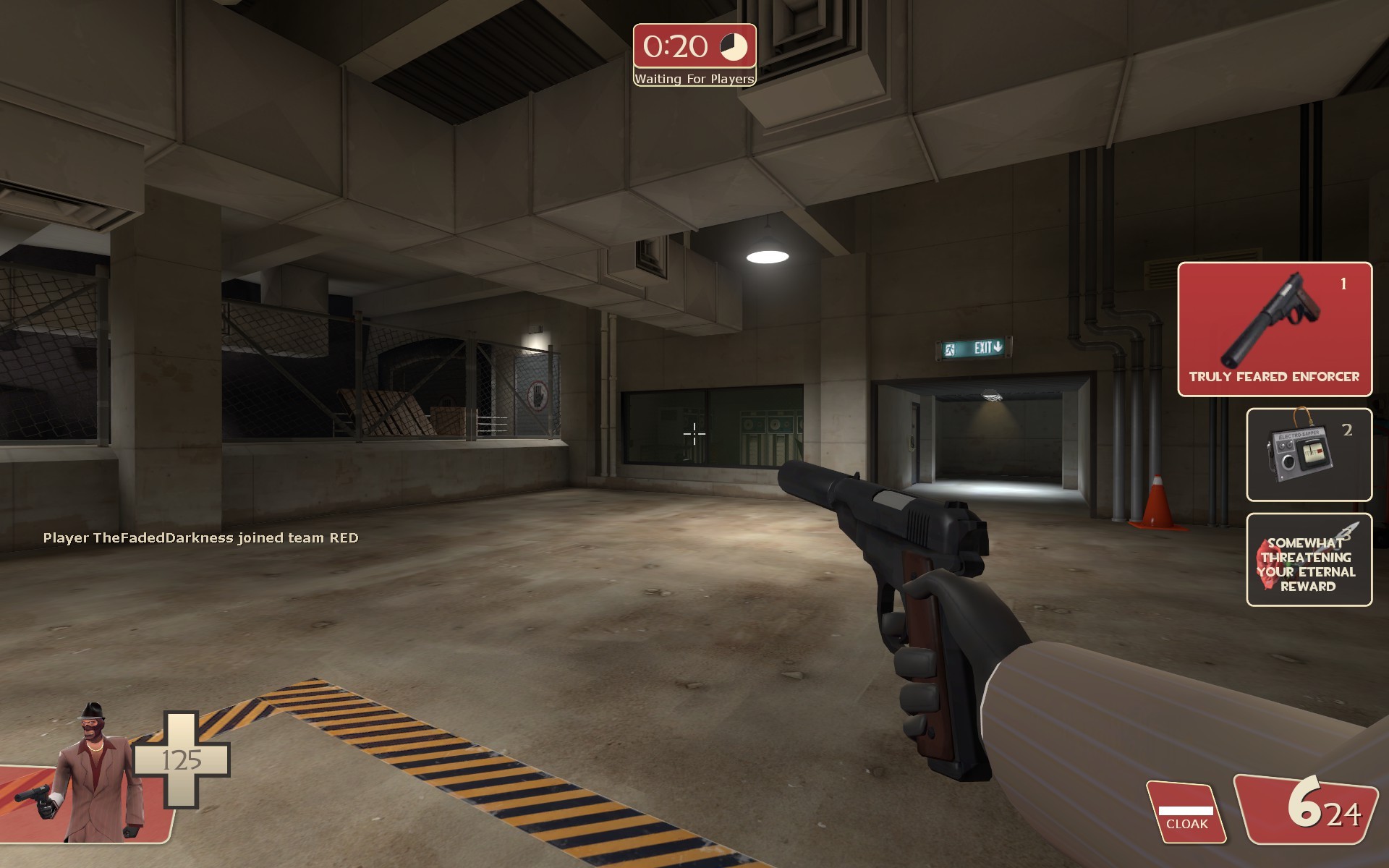Screen dimensions: 1389x868
Task: Click the crosshair at screen center
Action: point(693,435)
